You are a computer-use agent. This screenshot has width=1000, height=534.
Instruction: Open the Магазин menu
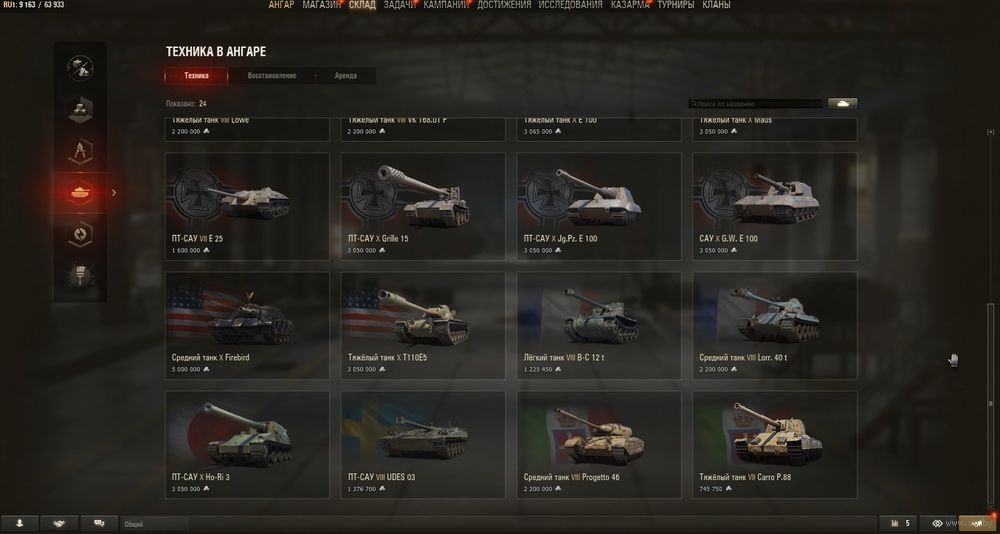tap(320, 5)
